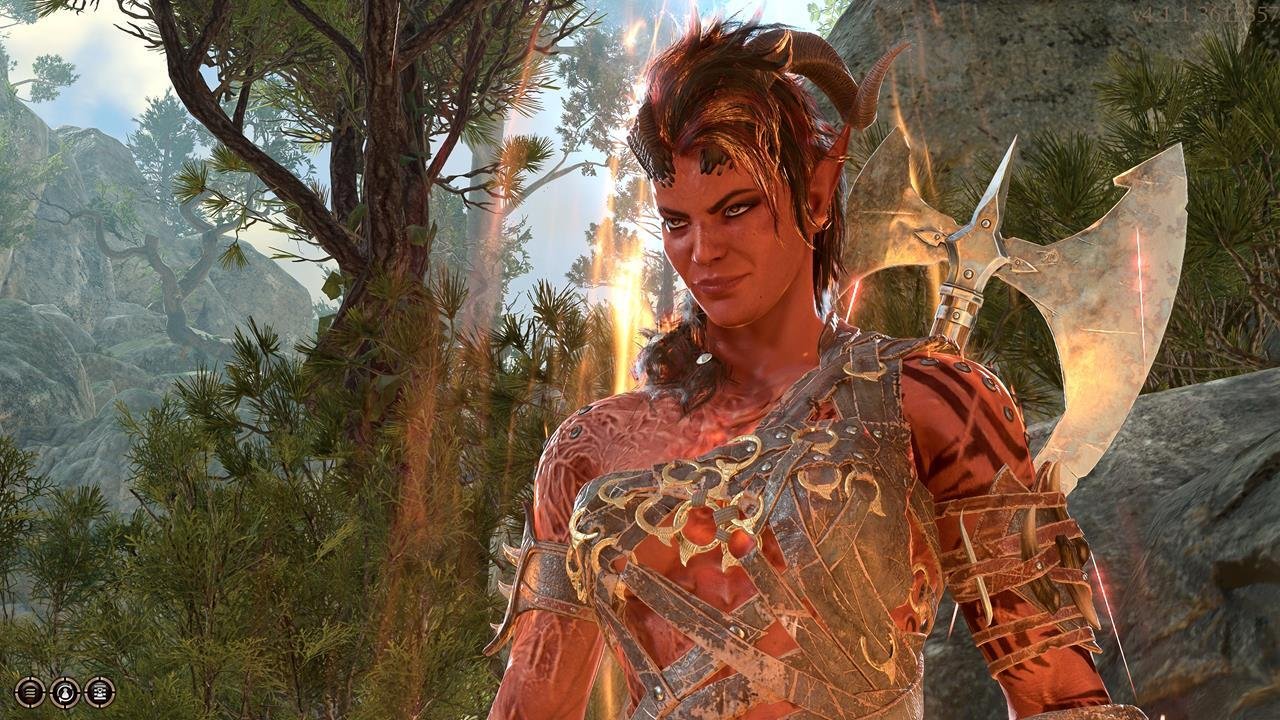
Task: Open the three-line menu icon
Action: pos(30,691)
